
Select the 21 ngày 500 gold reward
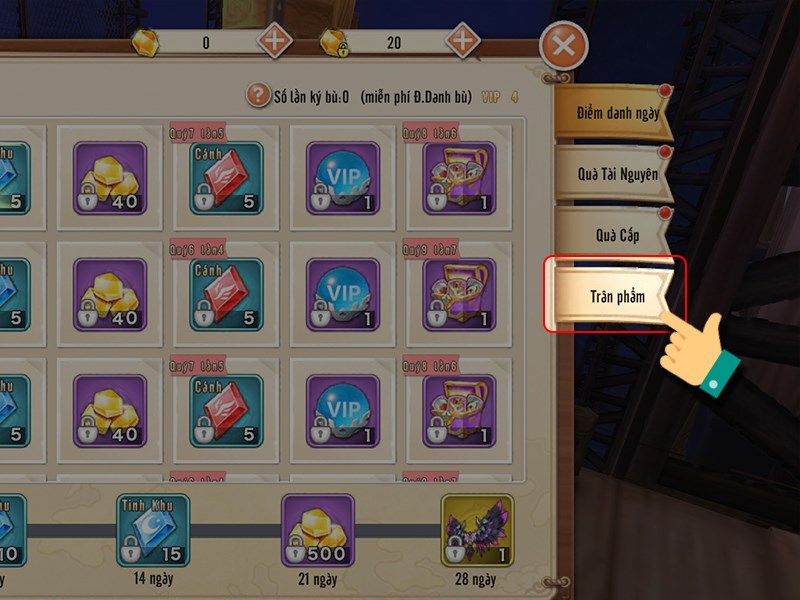tap(317, 530)
